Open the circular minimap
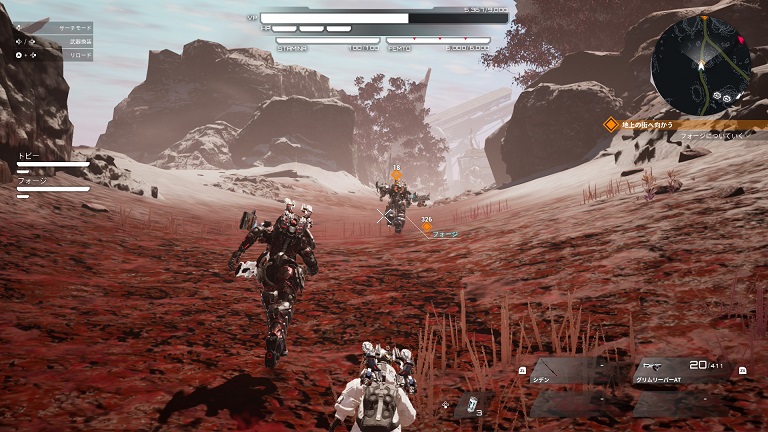This screenshot has height=432, width=768. click(700, 62)
